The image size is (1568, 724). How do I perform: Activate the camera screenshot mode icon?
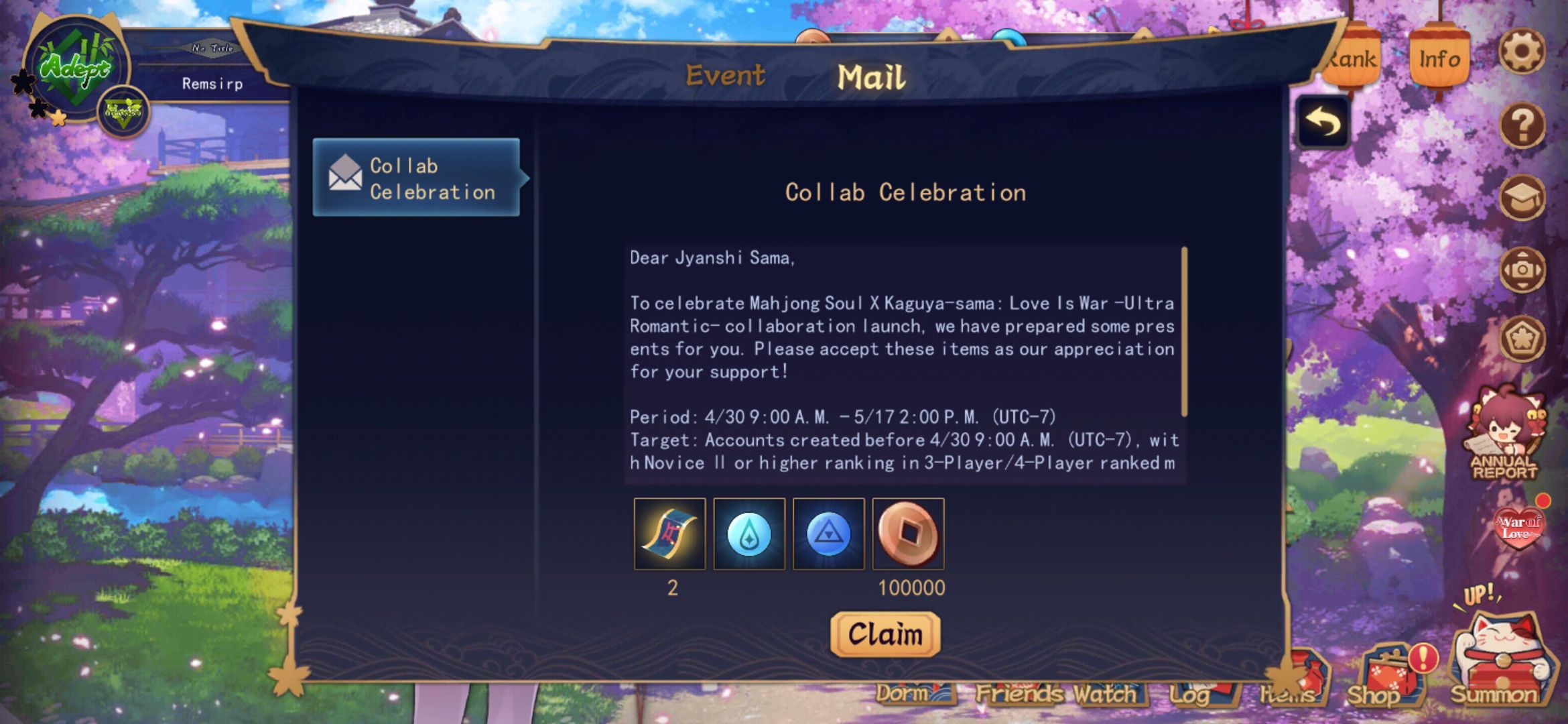click(x=1521, y=269)
